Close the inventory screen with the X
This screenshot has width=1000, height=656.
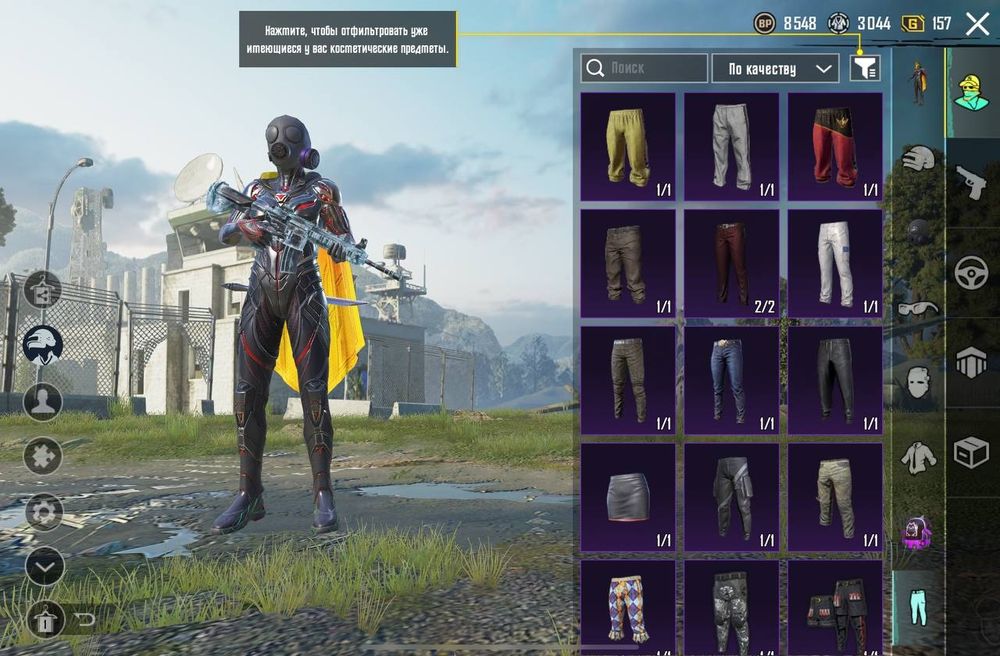pos(977,25)
